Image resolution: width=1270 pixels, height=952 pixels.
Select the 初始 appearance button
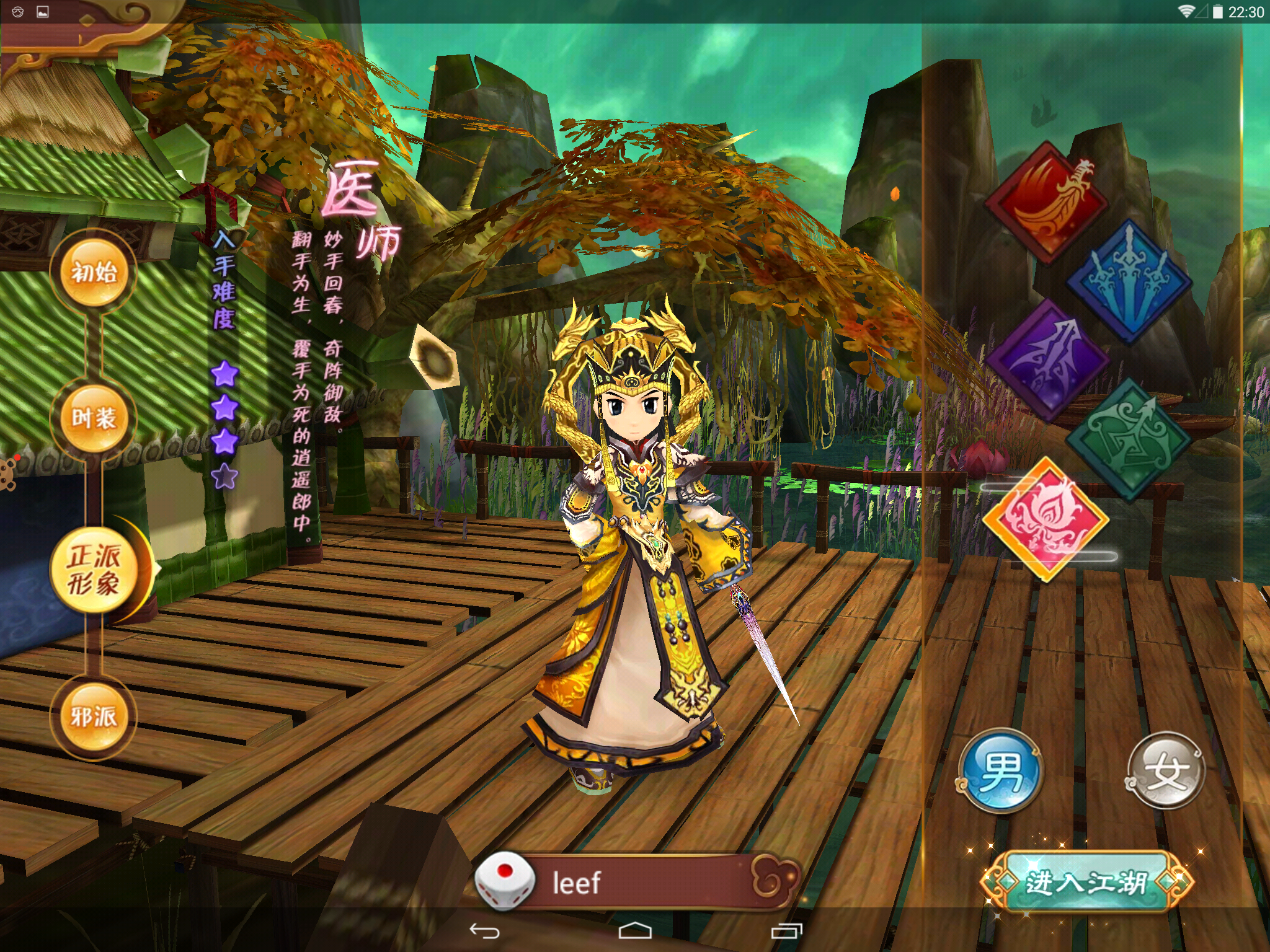[94, 273]
